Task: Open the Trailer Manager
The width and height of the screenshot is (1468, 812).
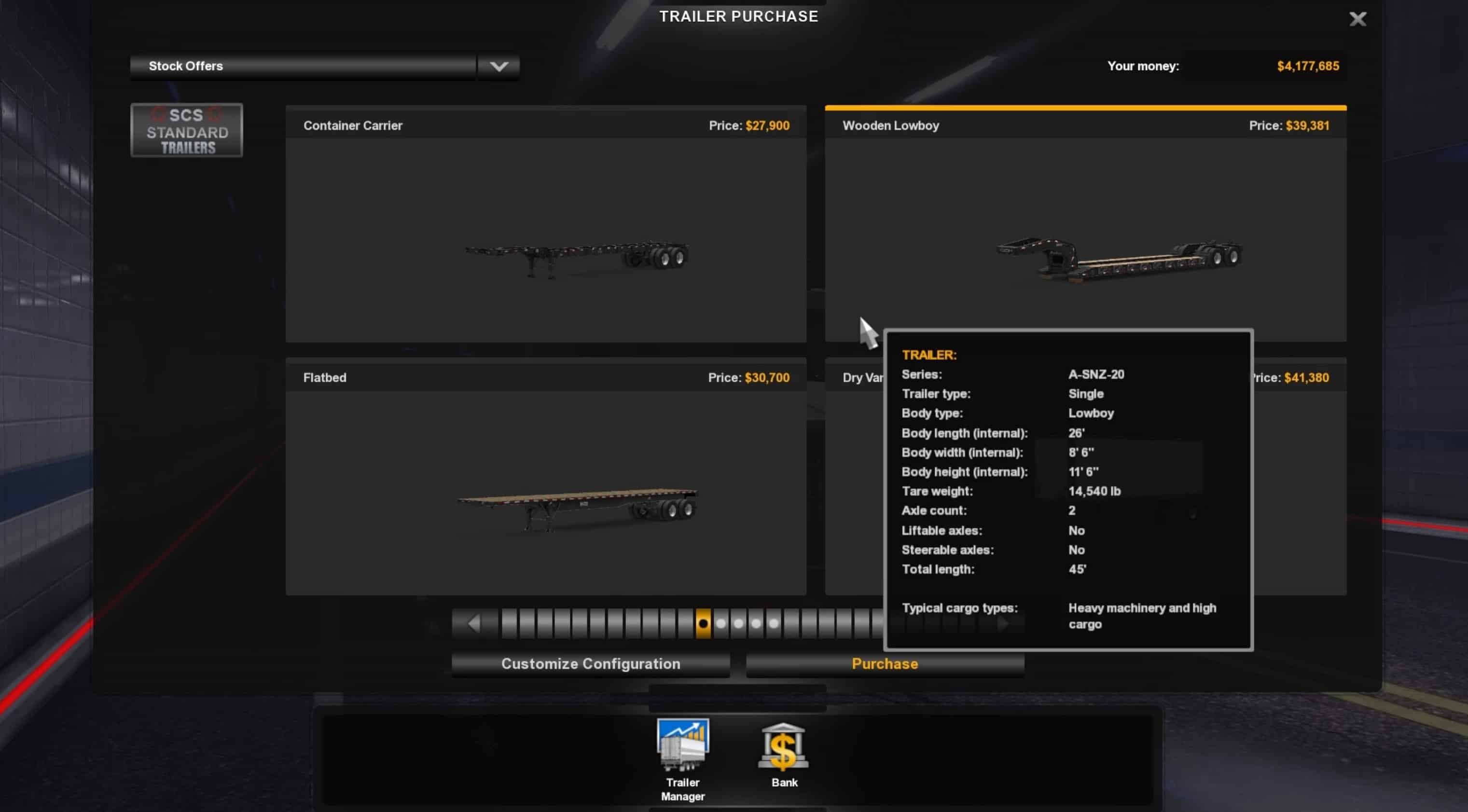Action: [683, 758]
